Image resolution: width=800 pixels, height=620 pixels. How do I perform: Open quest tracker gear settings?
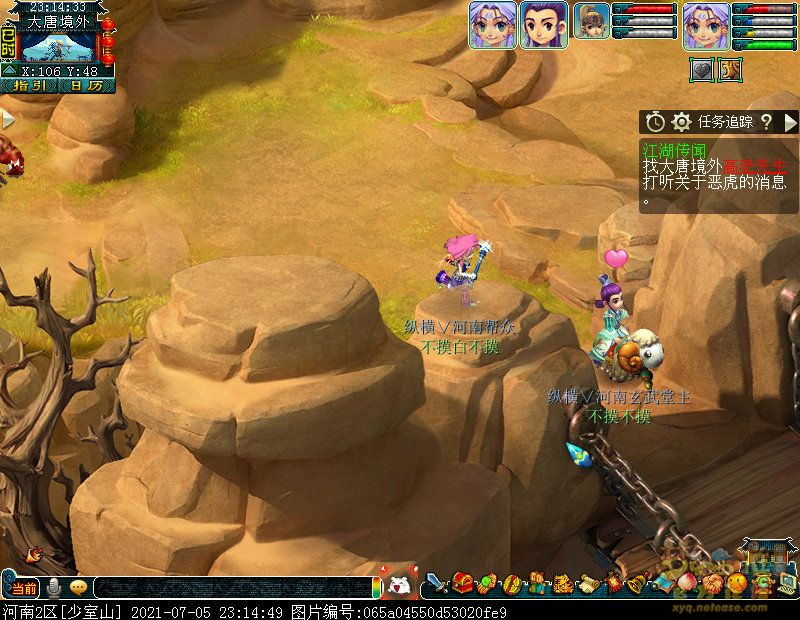tap(682, 122)
